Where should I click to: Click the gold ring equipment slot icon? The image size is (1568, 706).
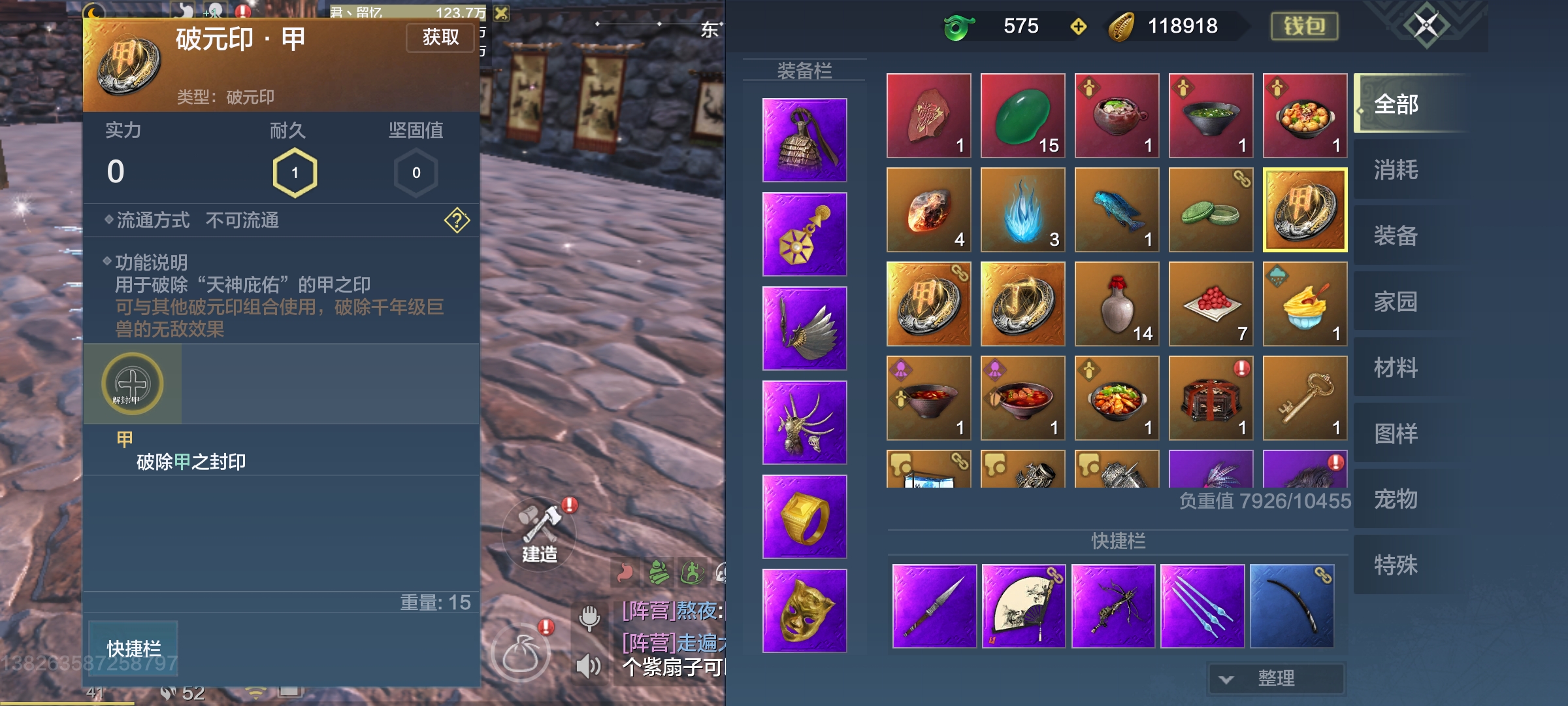point(804,516)
